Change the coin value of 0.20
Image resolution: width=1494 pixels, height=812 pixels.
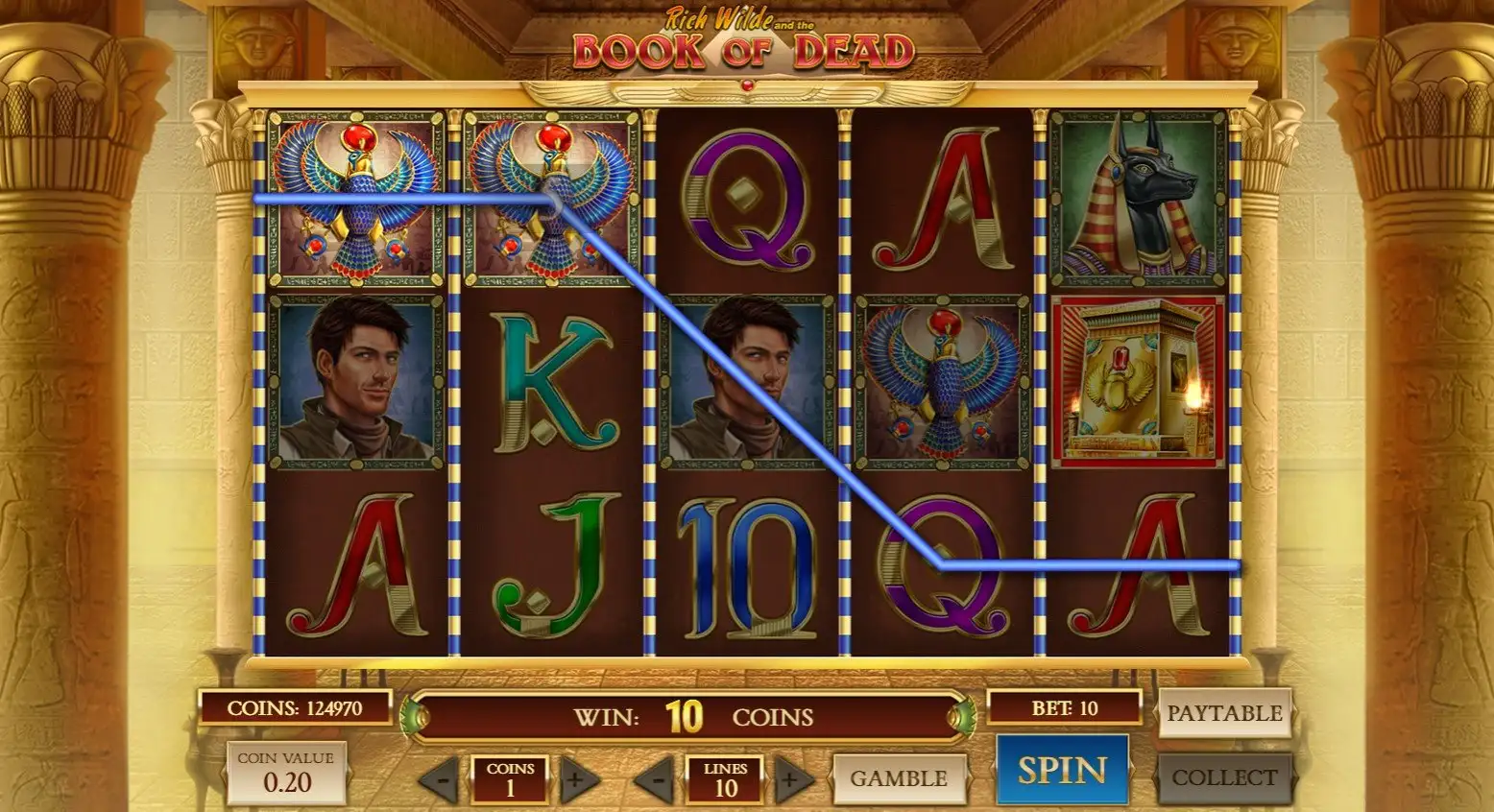coord(286,774)
